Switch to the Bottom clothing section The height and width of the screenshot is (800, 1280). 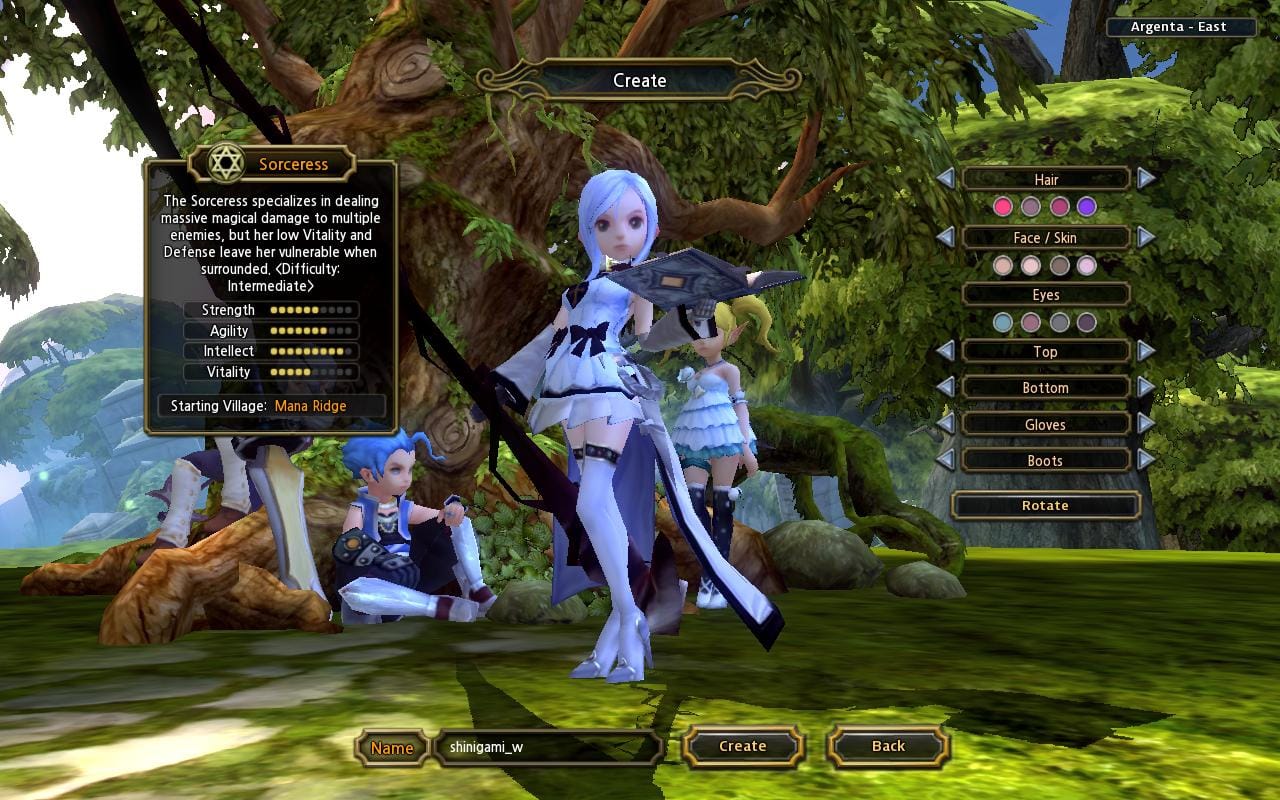(1046, 388)
